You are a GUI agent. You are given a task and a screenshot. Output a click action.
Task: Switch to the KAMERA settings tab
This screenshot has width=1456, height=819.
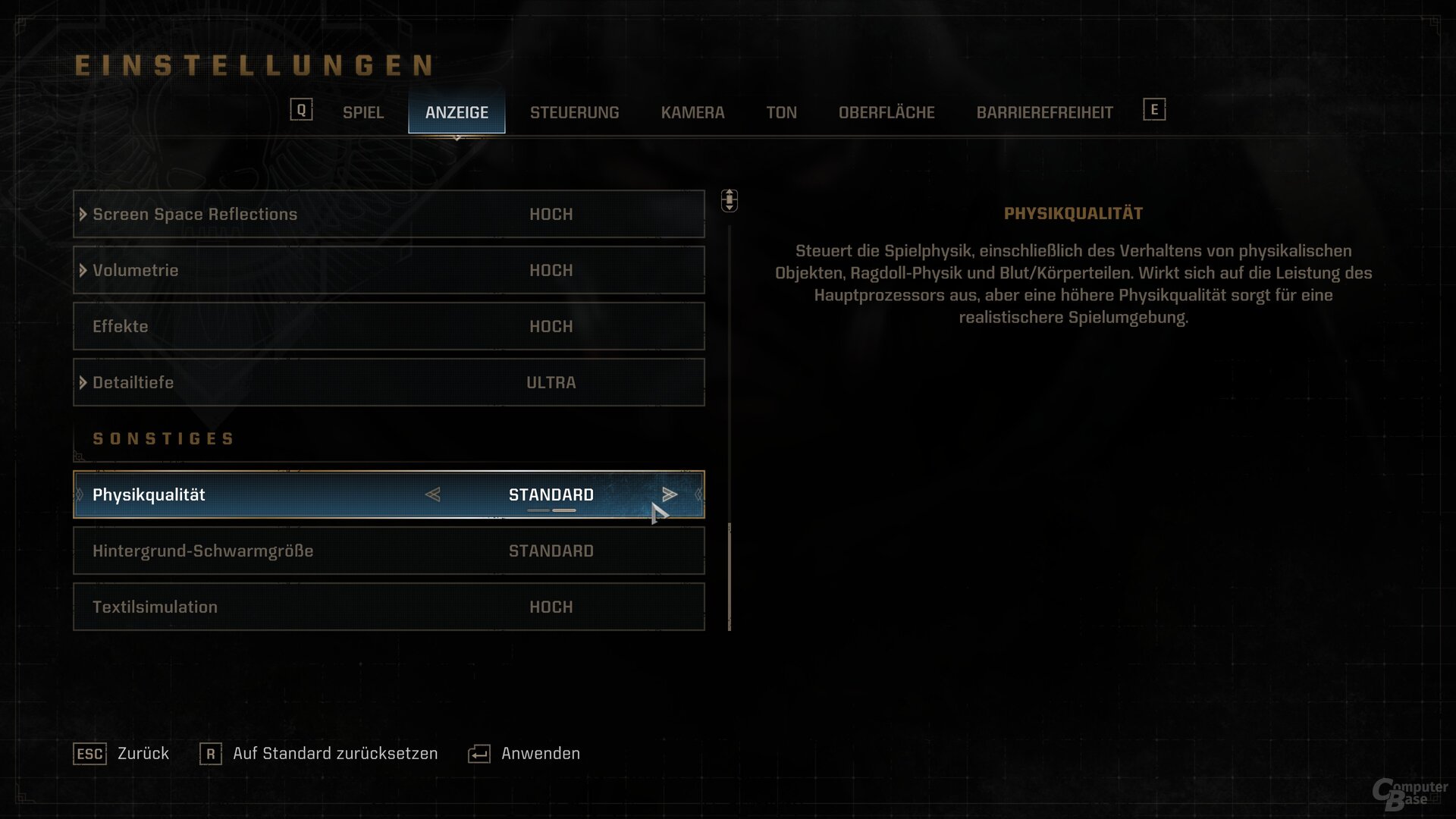point(692,112)
